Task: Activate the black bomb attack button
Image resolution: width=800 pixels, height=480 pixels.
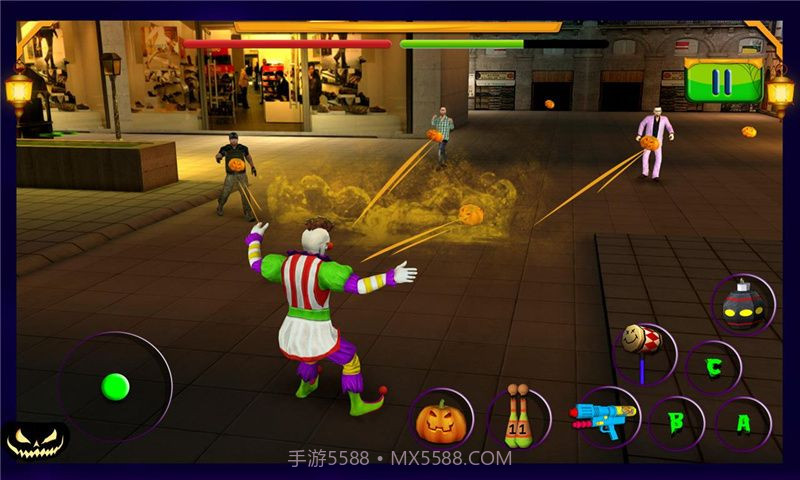Action: pyautogui.click(x=744, y=305)
